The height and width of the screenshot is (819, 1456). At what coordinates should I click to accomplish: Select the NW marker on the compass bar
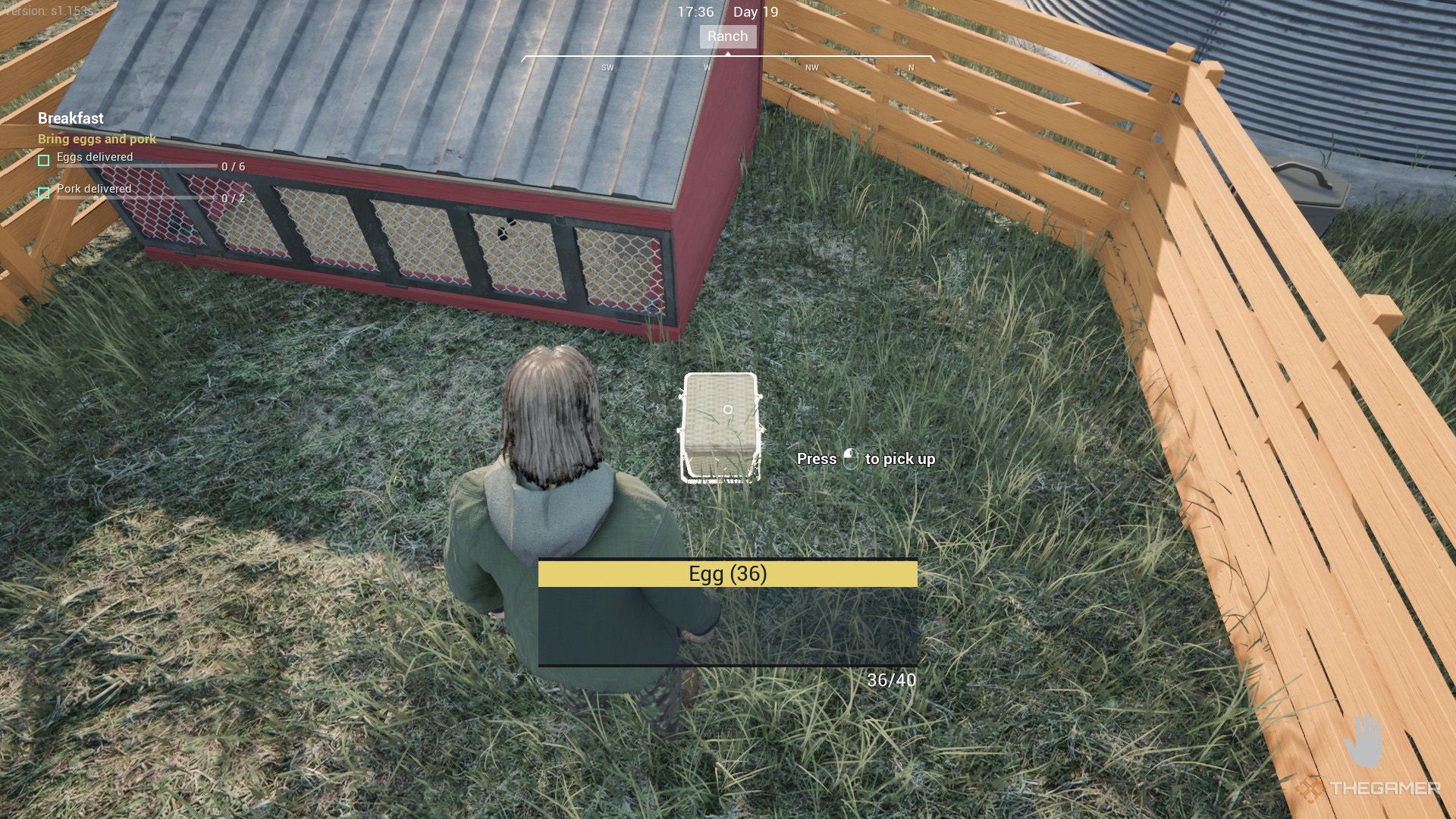coord(811,67)
